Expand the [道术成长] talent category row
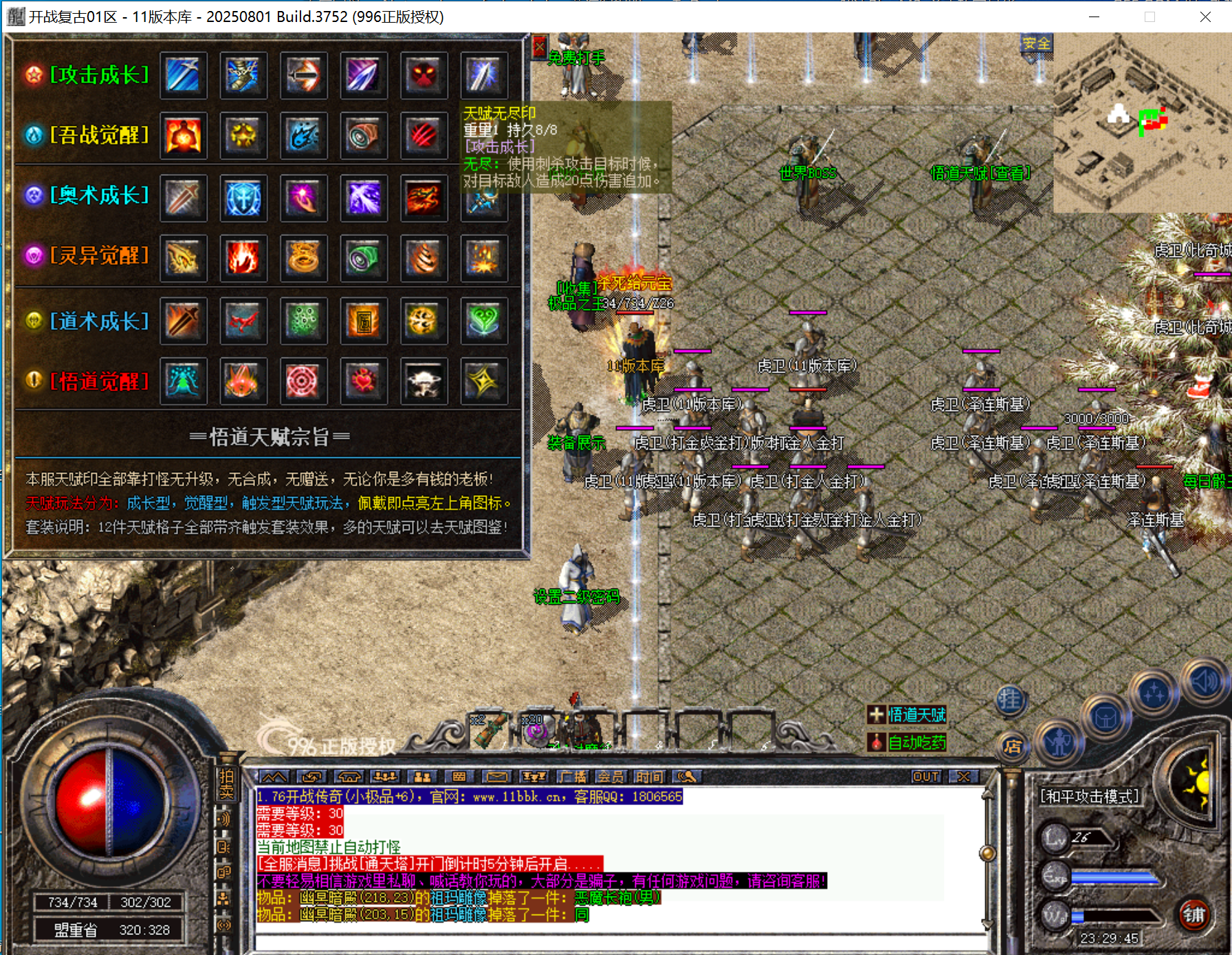This screenshot has width=1232, height=955. tap(100, 320)
